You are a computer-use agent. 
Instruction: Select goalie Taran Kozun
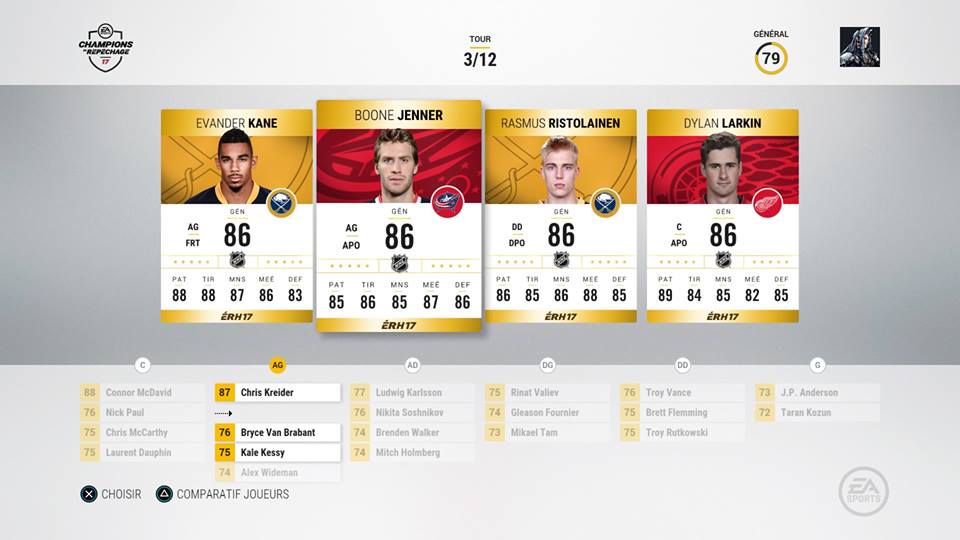click(x=817, y=413)
